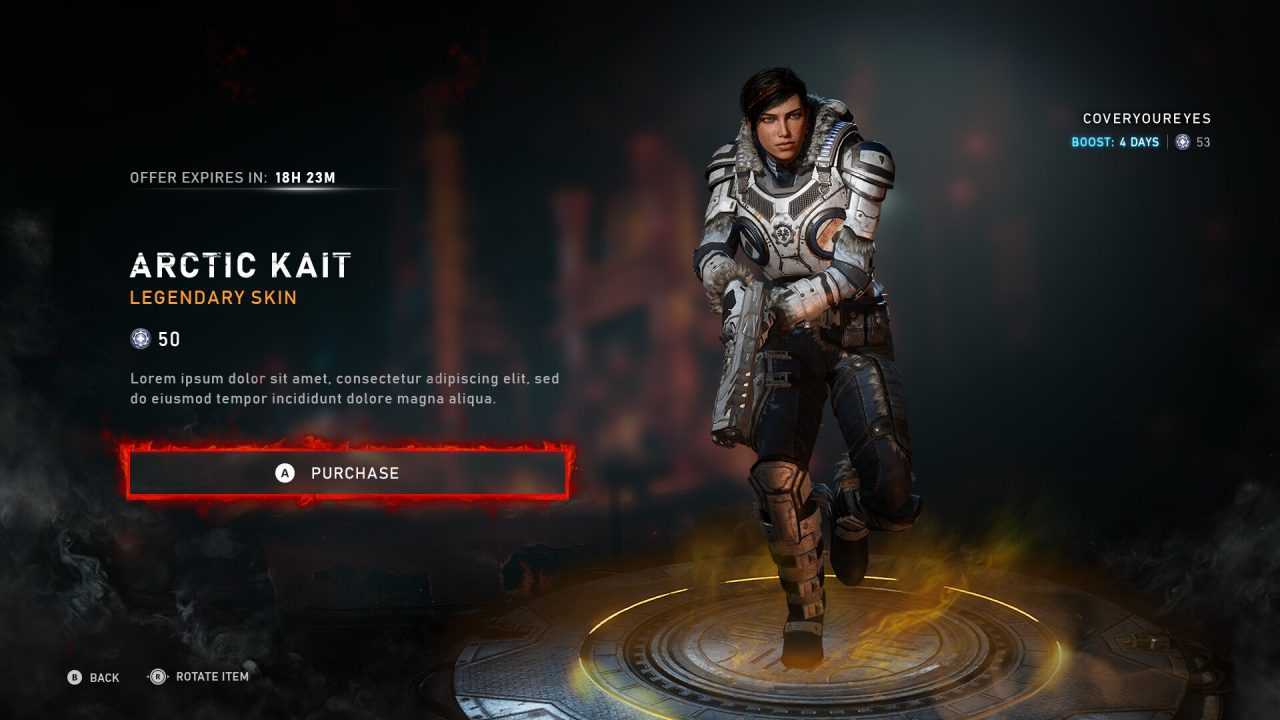
Task: Select the Legendary Skin rarity label
Action: [x=213, y=297]
